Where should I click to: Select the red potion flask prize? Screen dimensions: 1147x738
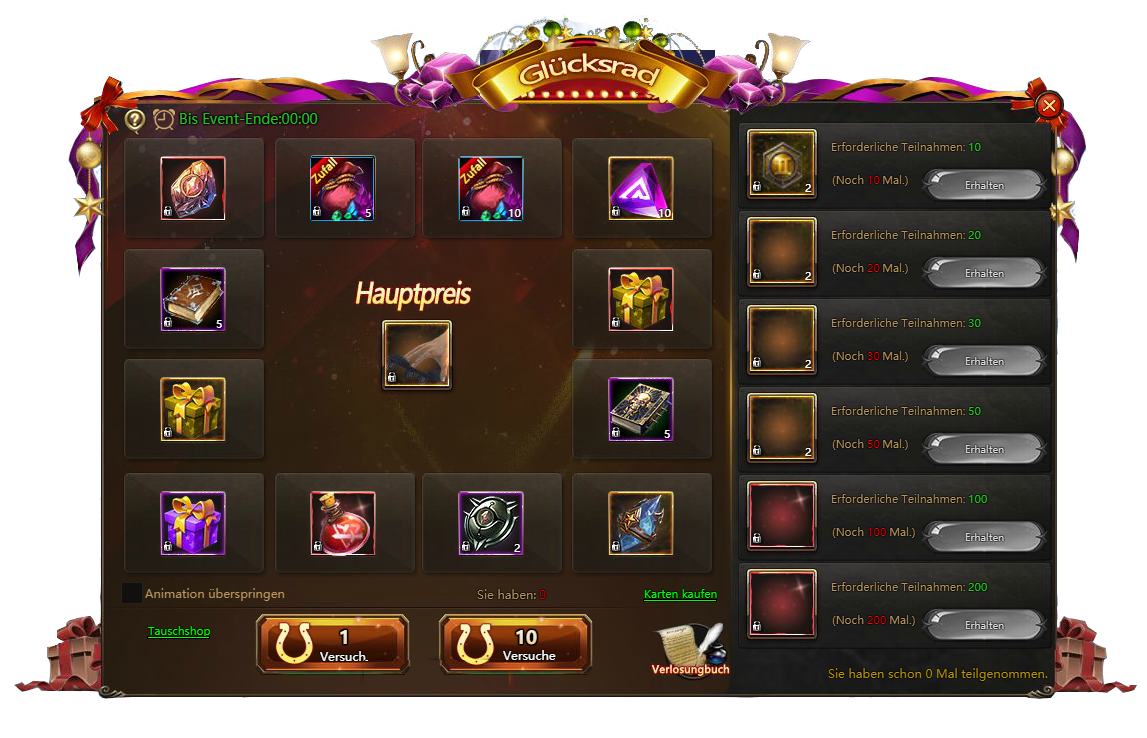[343, 523]
